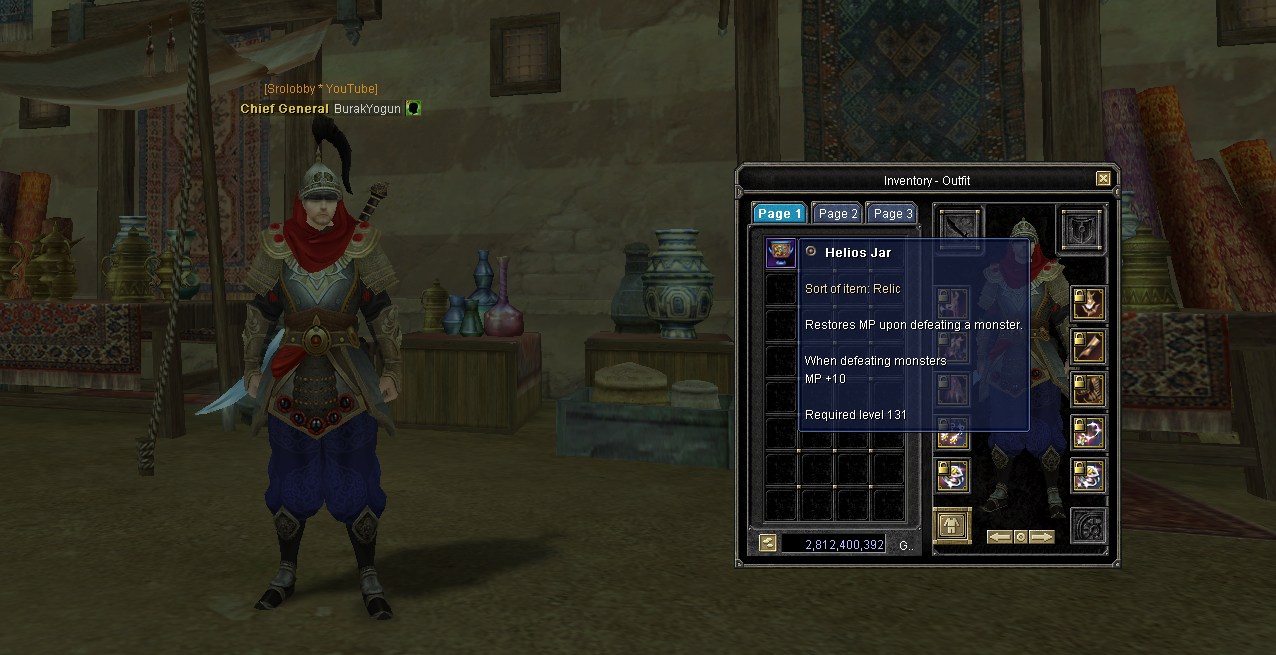
Task: Rotate the character preview left
Action: coord(999,537)
